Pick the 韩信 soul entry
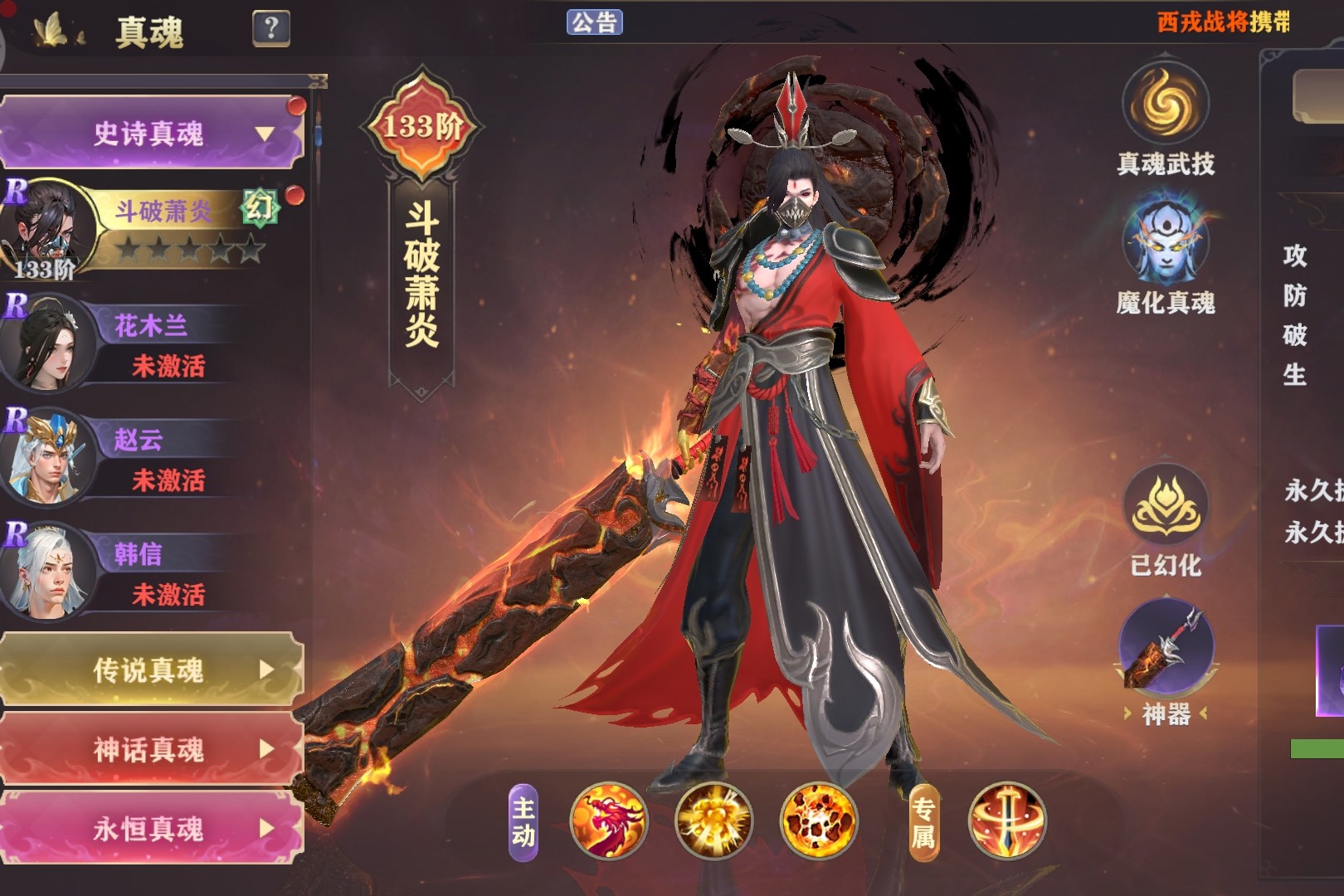Screen dimensions: 1344x896 click(149, 571)
